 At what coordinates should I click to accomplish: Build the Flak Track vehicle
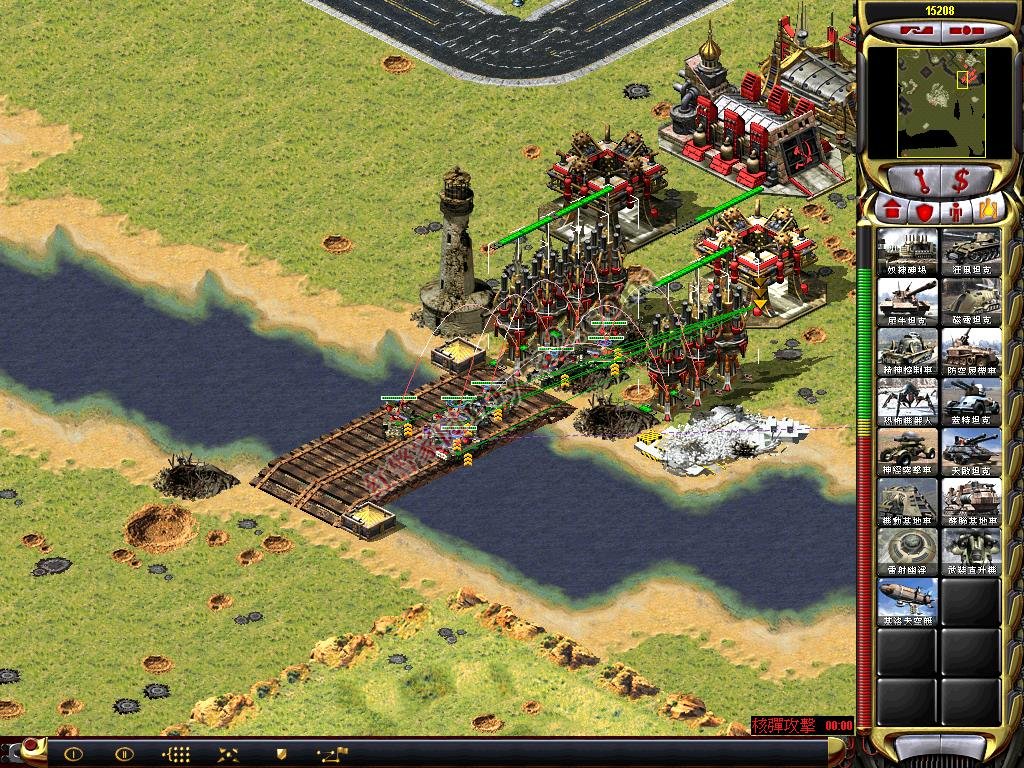[x=970, y=351]
